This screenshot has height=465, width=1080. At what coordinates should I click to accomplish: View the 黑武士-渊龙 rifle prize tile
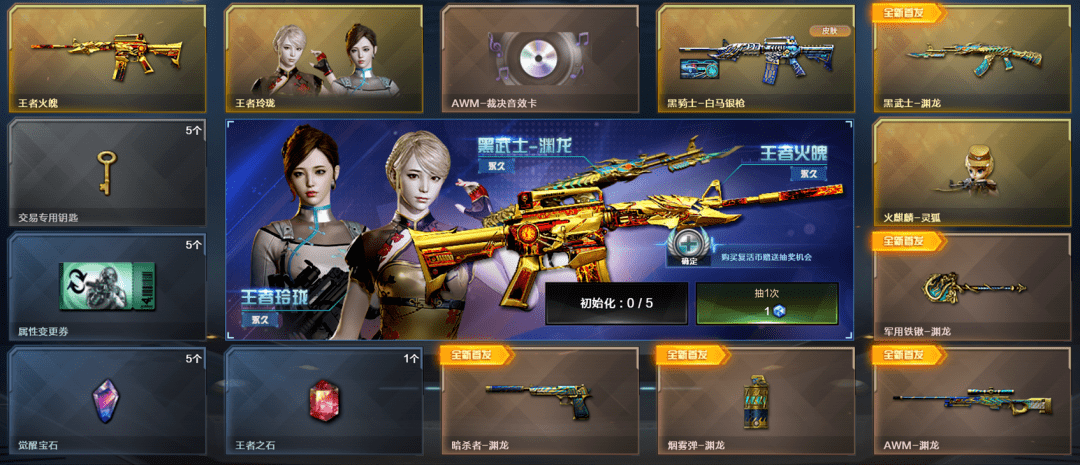(972, 58)
